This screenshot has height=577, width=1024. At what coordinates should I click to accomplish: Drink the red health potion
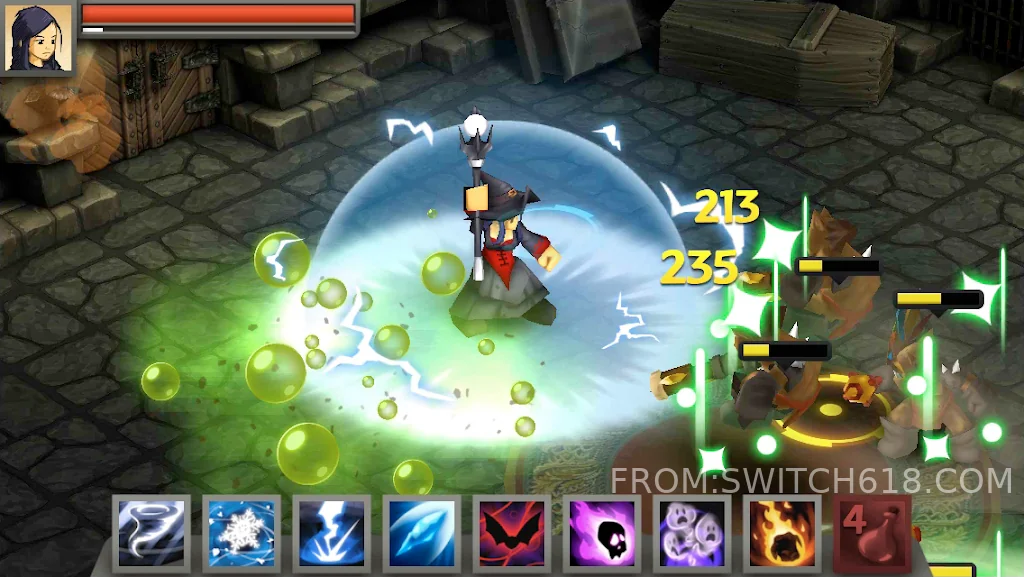[872, 532]
